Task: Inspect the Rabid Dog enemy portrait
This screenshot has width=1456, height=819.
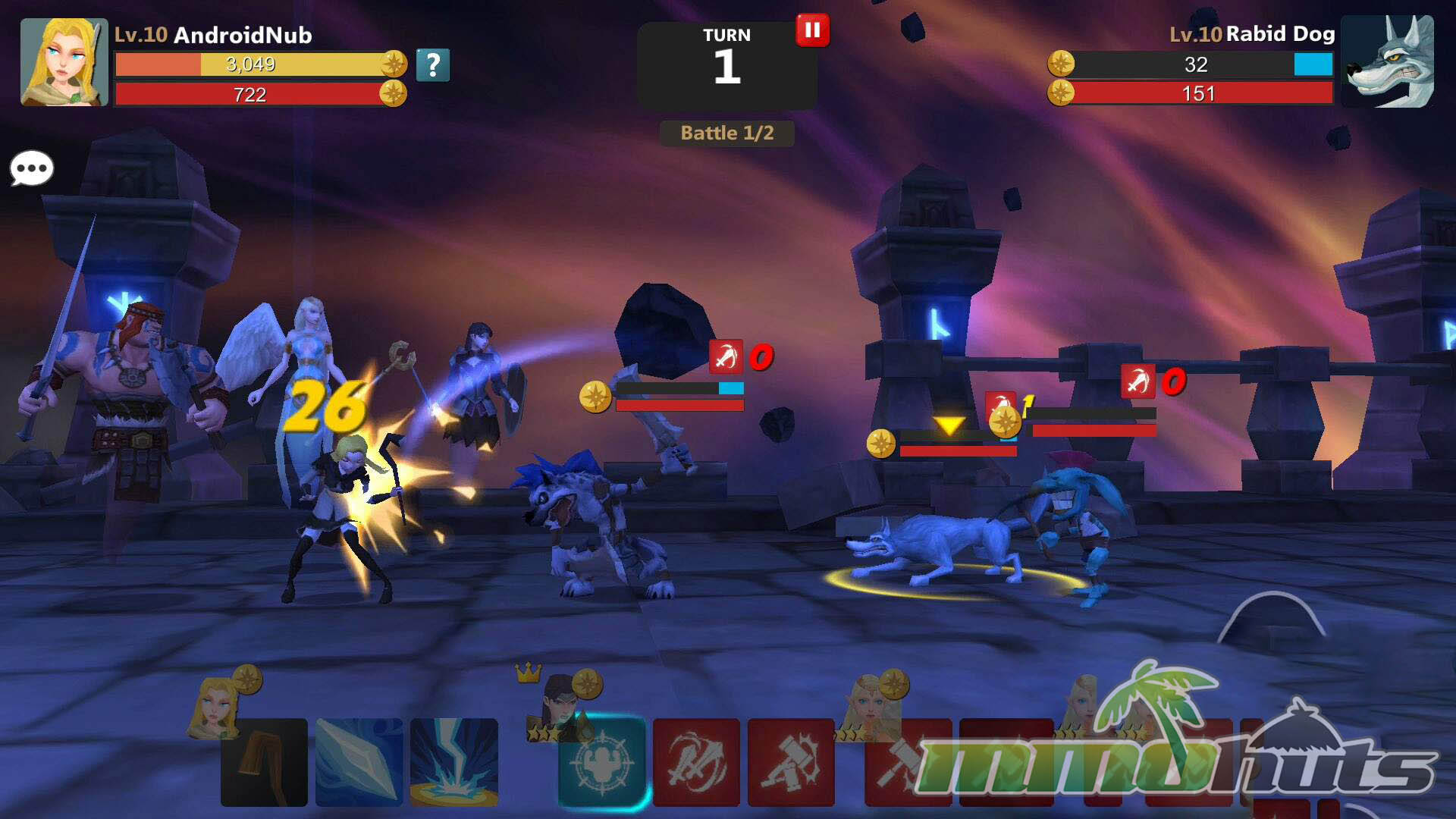Action: tap(1387, 62)
